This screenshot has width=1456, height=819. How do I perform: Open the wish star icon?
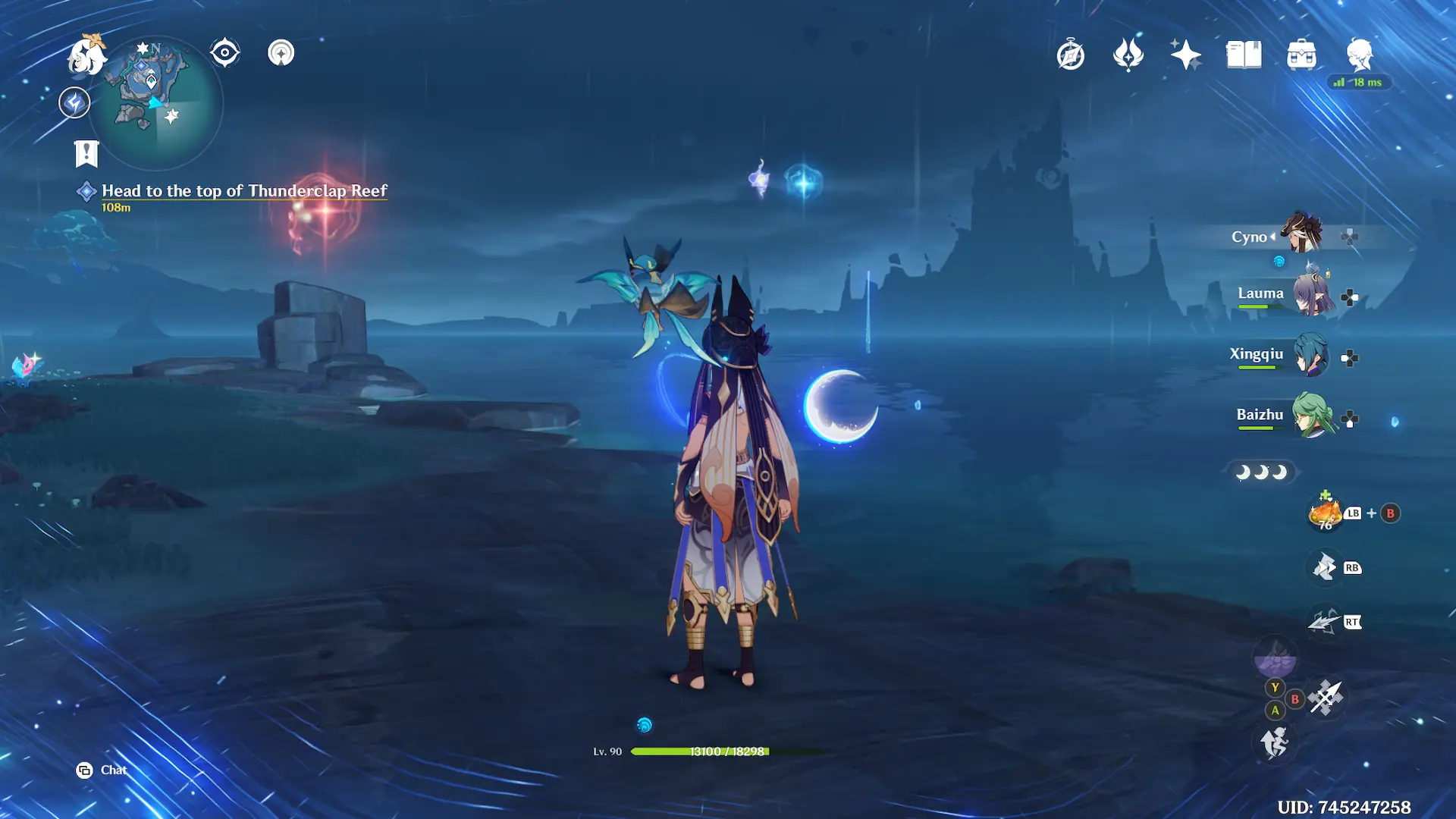(1185, 55)
